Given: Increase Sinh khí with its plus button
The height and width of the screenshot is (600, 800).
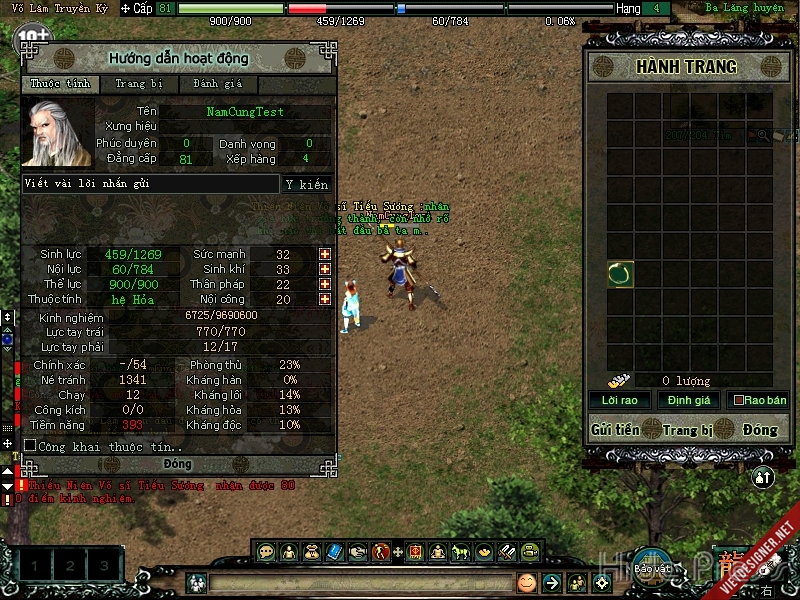Looking at the screenshot, I should pos(325,270).
